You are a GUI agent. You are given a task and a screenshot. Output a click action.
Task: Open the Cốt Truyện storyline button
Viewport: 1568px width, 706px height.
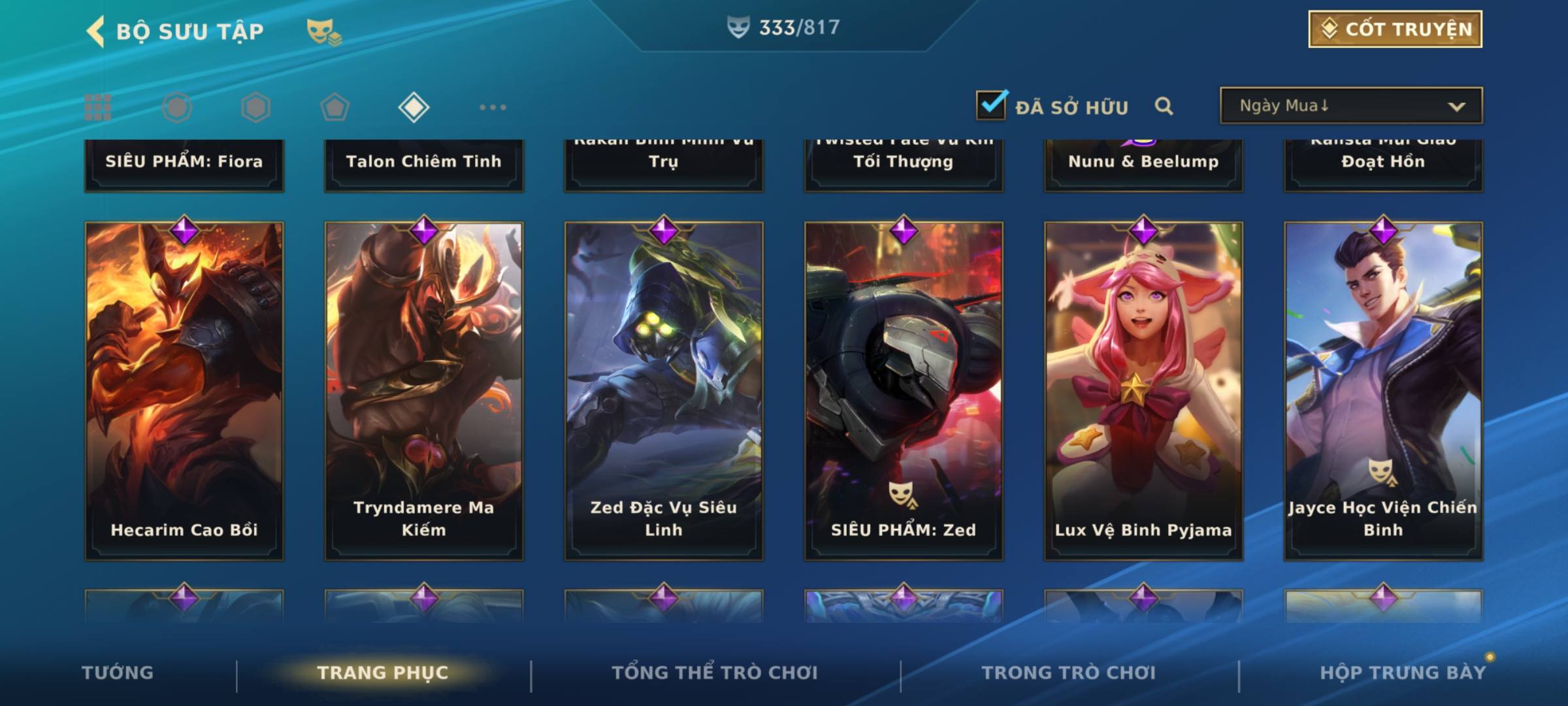tap(1394, 29)
